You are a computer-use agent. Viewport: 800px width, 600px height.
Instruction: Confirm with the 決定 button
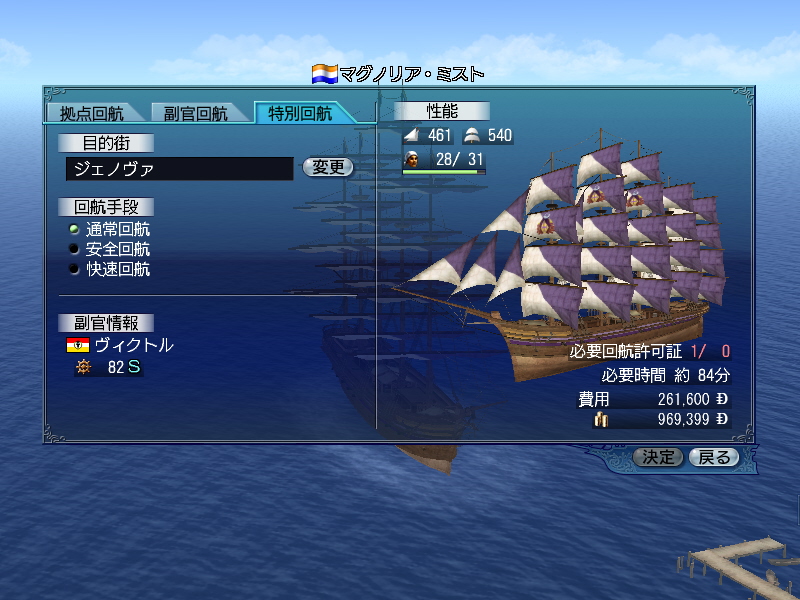click(659, 458)
